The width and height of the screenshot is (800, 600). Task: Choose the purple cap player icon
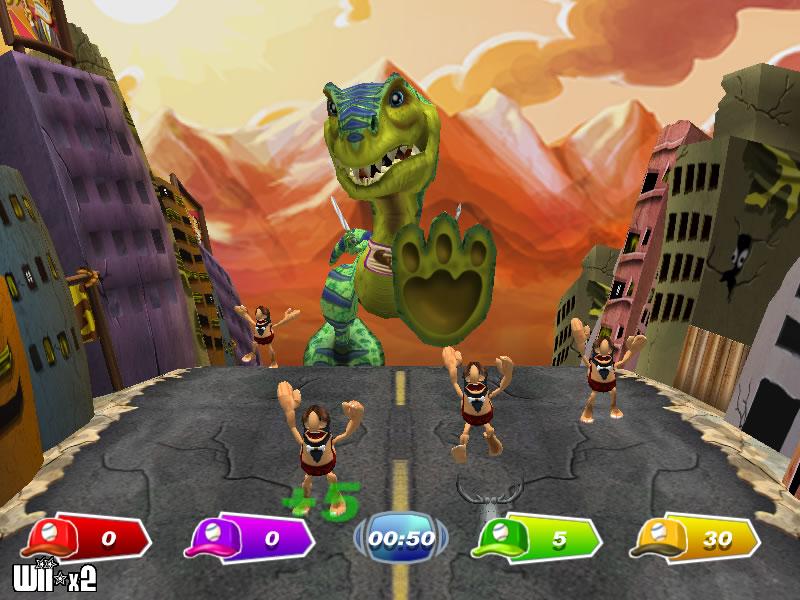pos(212,537)
